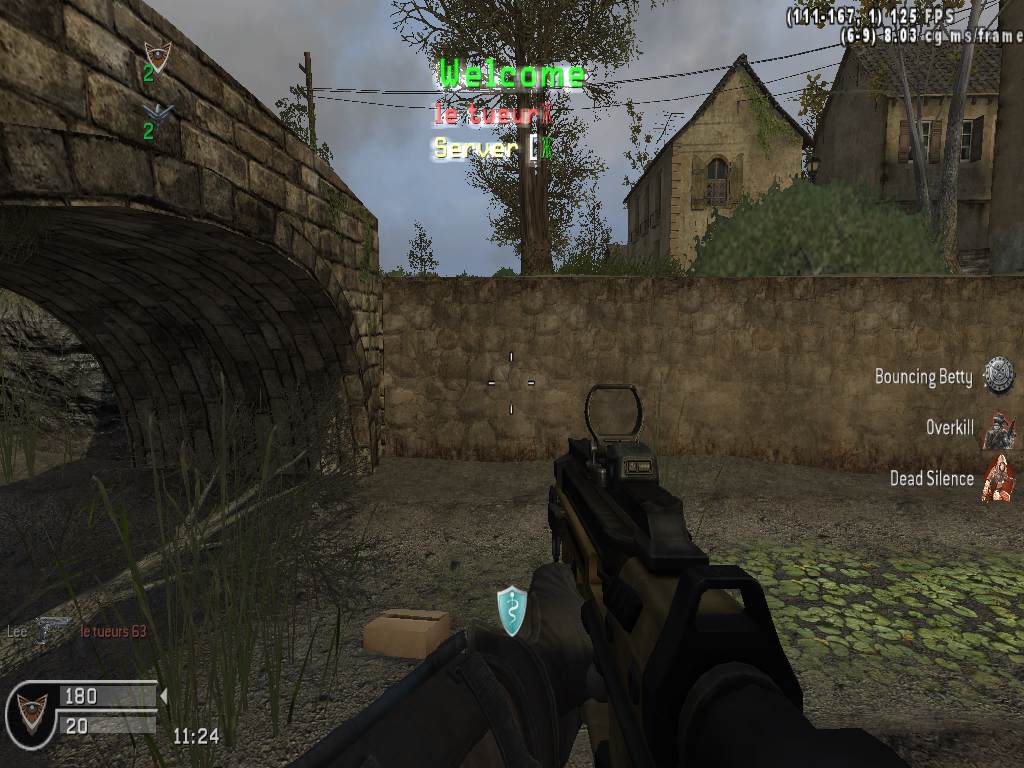Viewport: 1024px width, 768px height.
Task: Select the winged team score emblem
Action: (157, 112)
